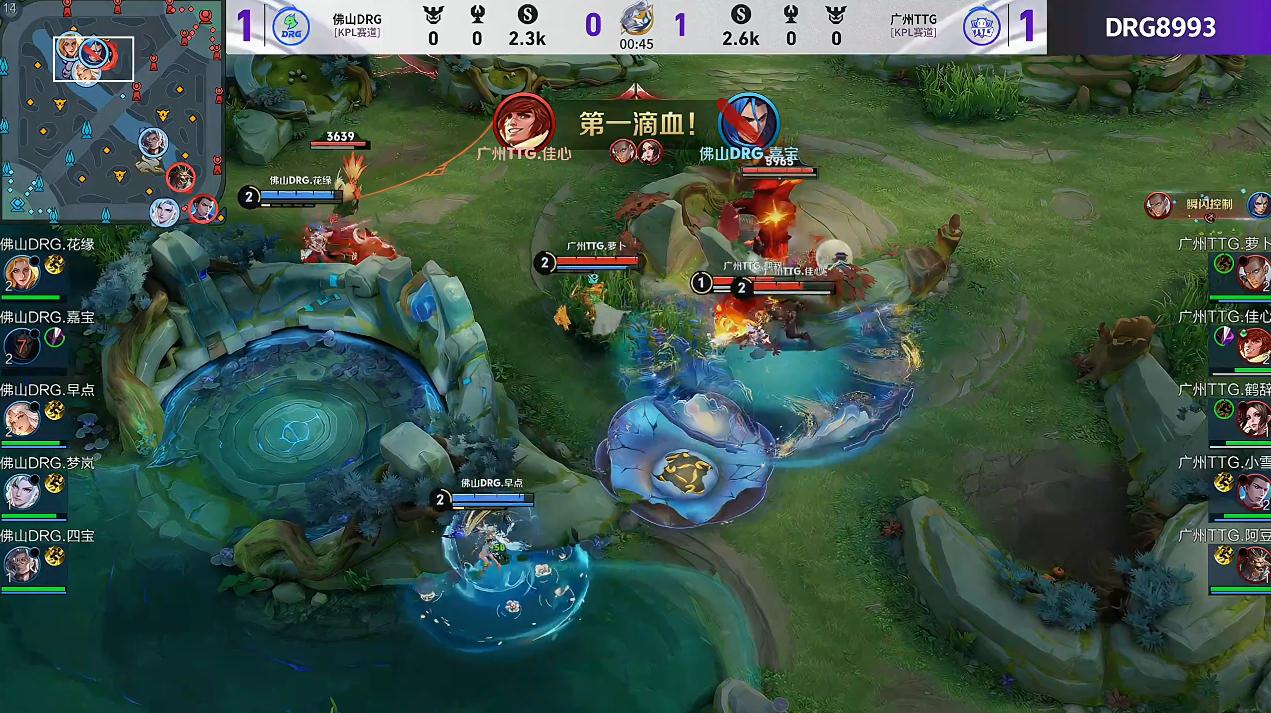Click the TTG team logo in scoreboard
The image size is (1271, 713).
coord(981,27)
